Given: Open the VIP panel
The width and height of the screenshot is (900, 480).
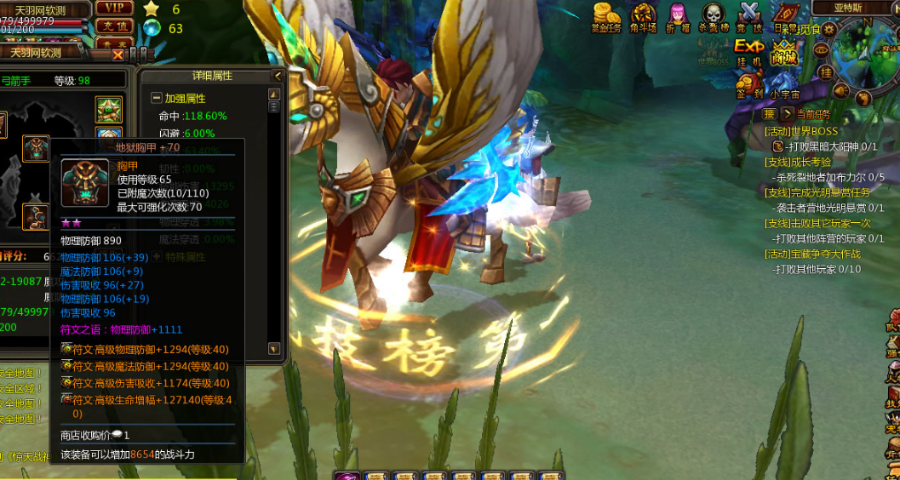Looking at the screenshot, I should pyautogui.click(x=115, y=8).
